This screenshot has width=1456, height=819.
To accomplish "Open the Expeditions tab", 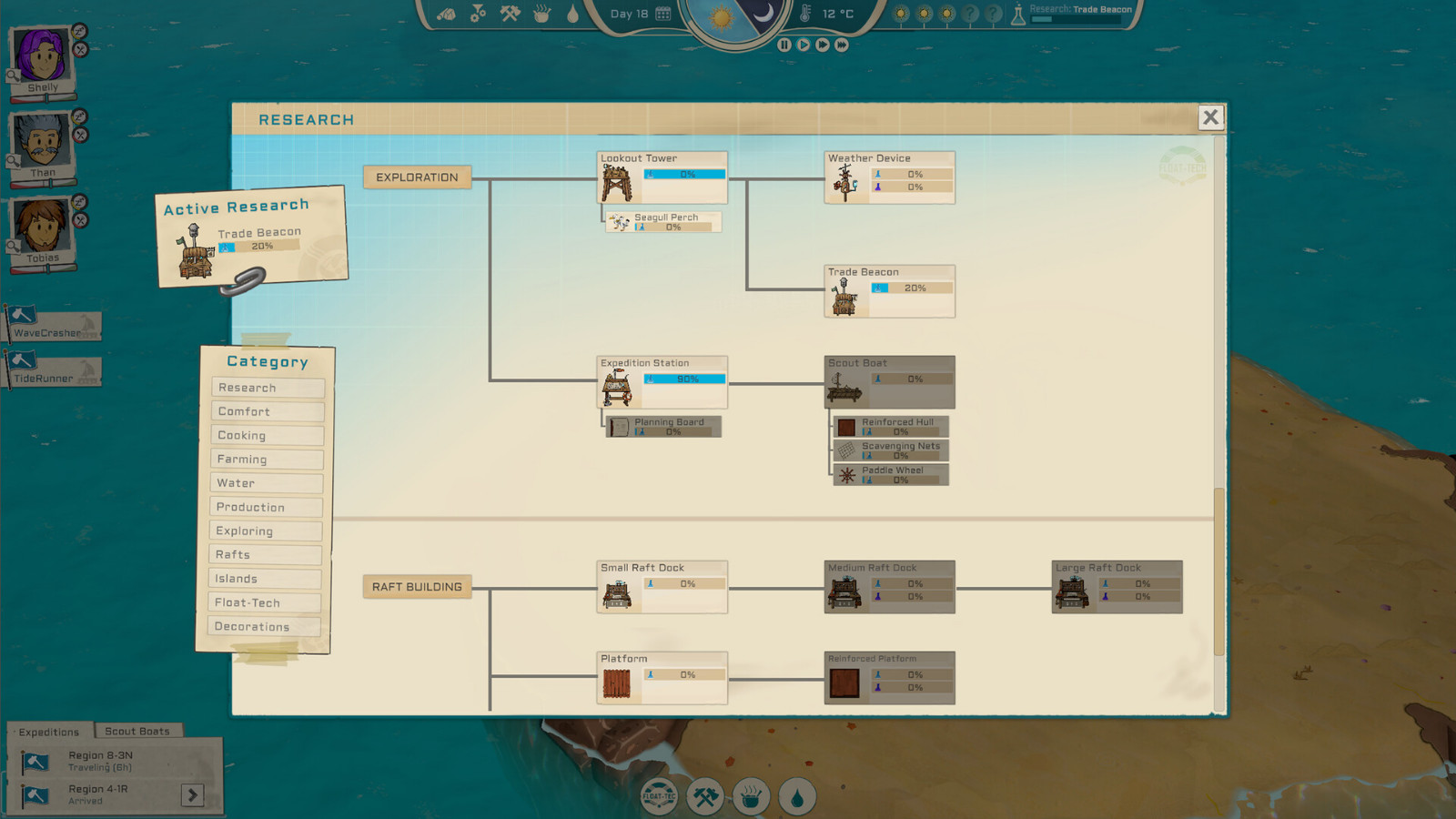I will 50,732.
